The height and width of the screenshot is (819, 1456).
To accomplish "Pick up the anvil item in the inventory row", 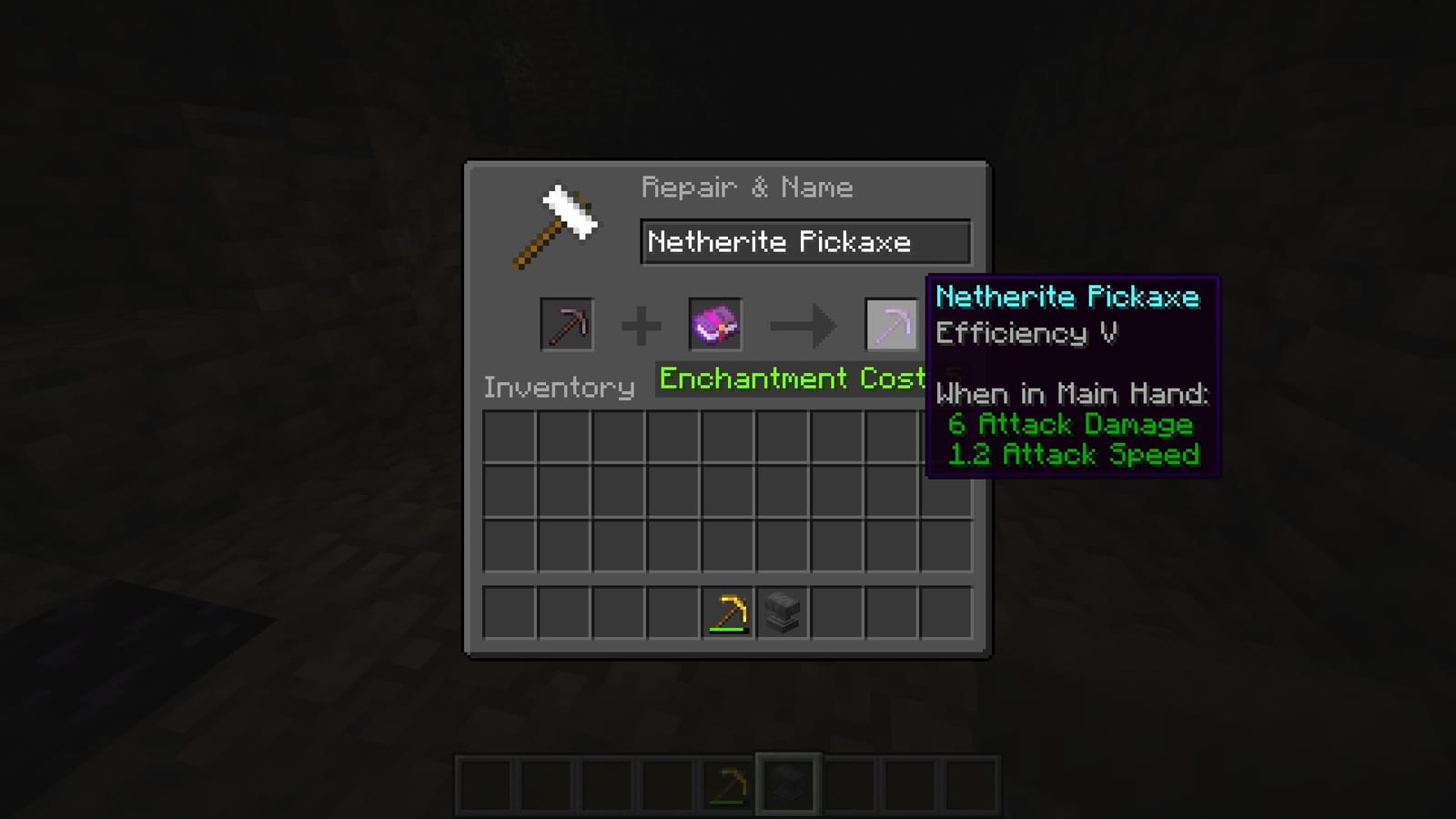I will point(781,611).
